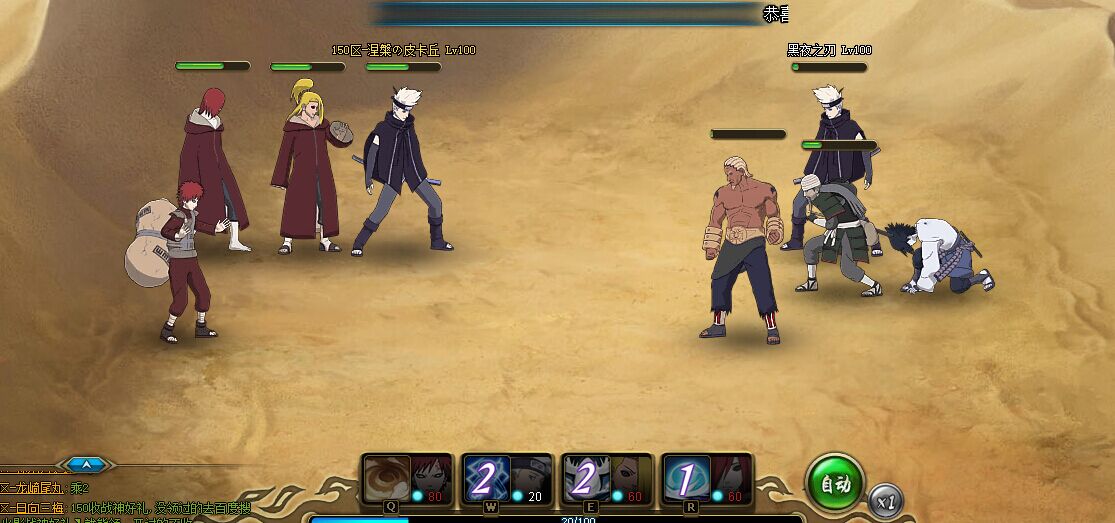The image size is (1115, 523).
Task: Toggle the green 自动 auto-battle button
Action: 835,484
